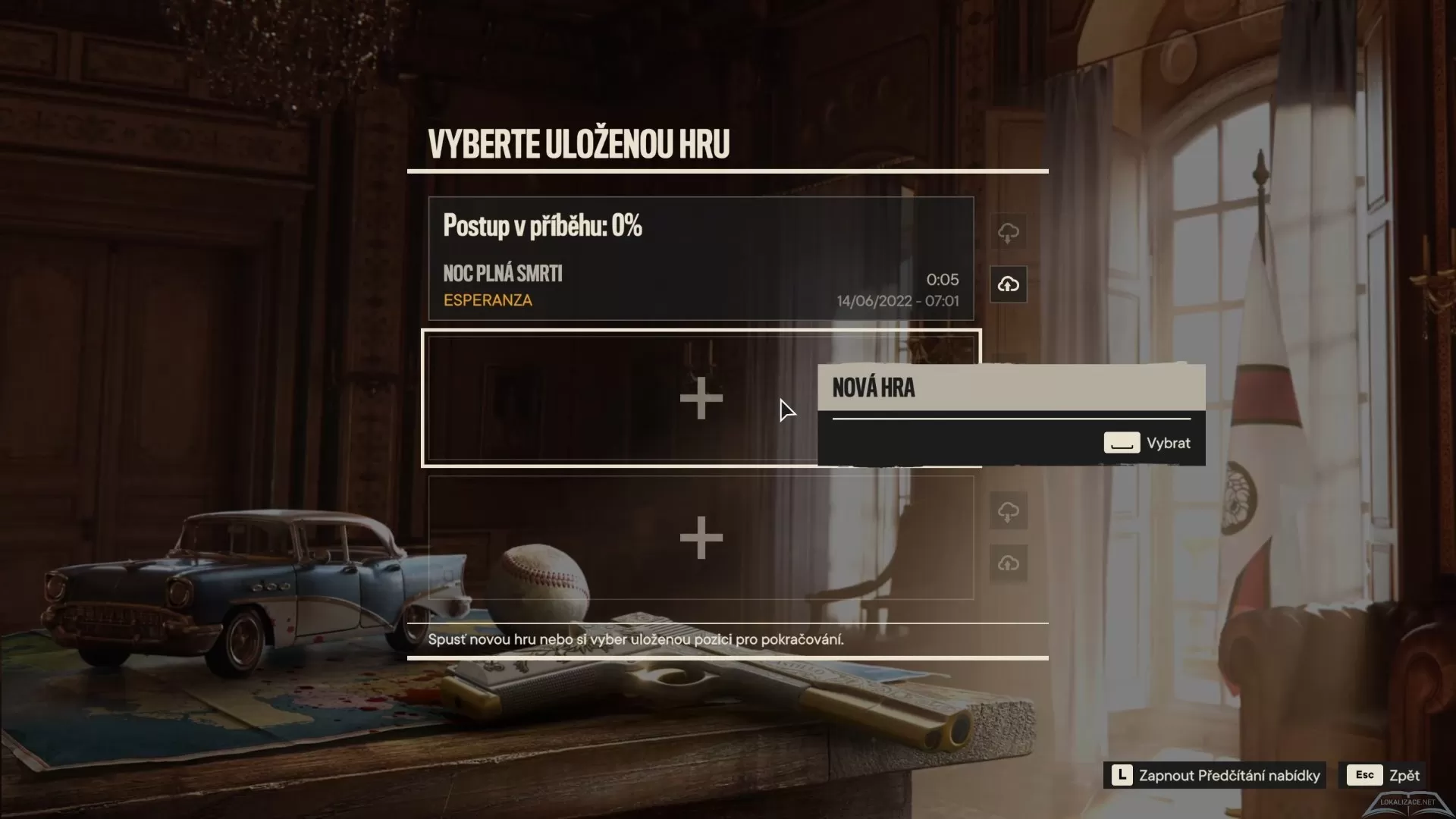
Task: Click the Zpět back button
Action: coord(1406,775)
